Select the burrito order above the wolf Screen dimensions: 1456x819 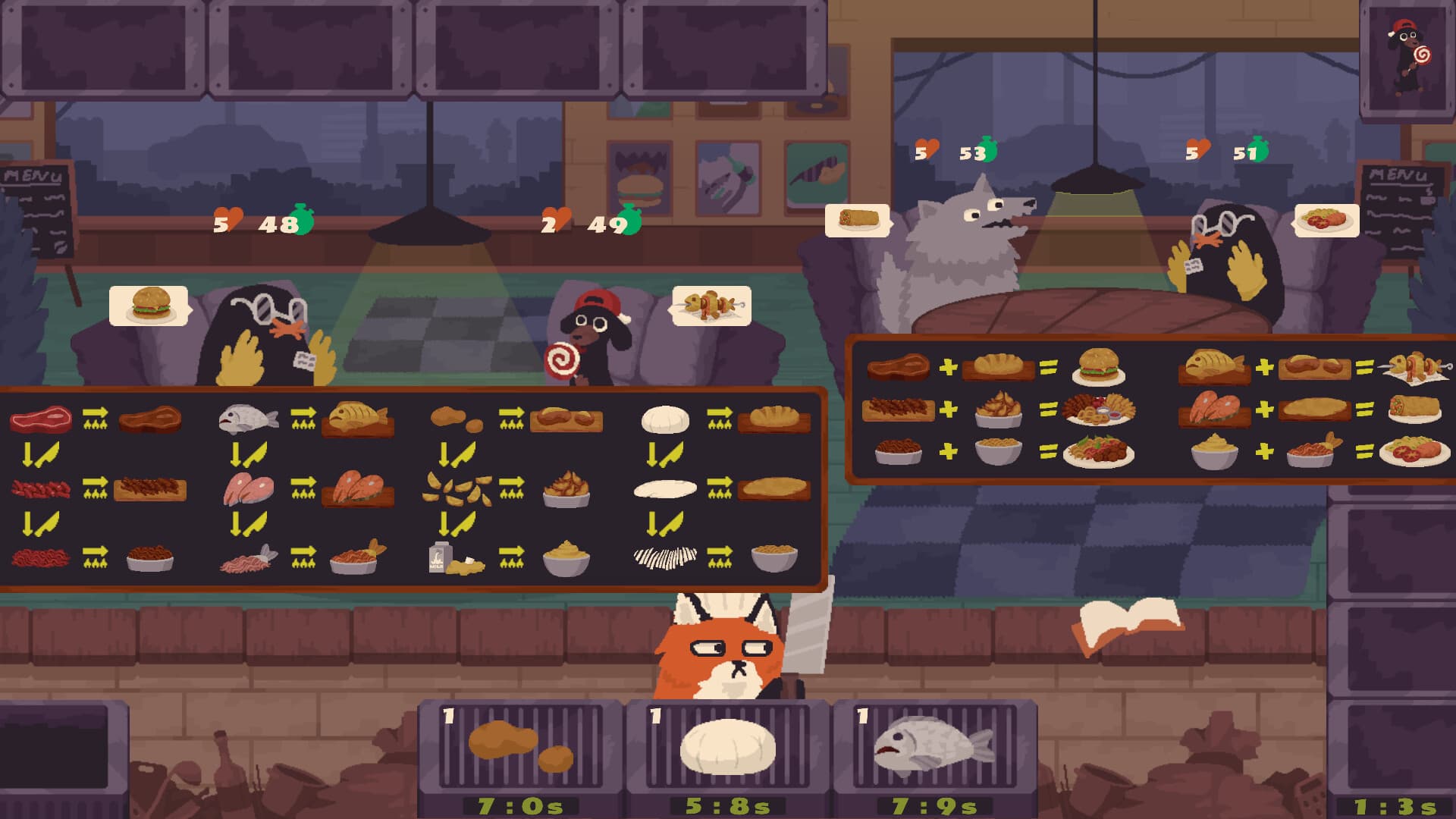[x=855, y=218]
